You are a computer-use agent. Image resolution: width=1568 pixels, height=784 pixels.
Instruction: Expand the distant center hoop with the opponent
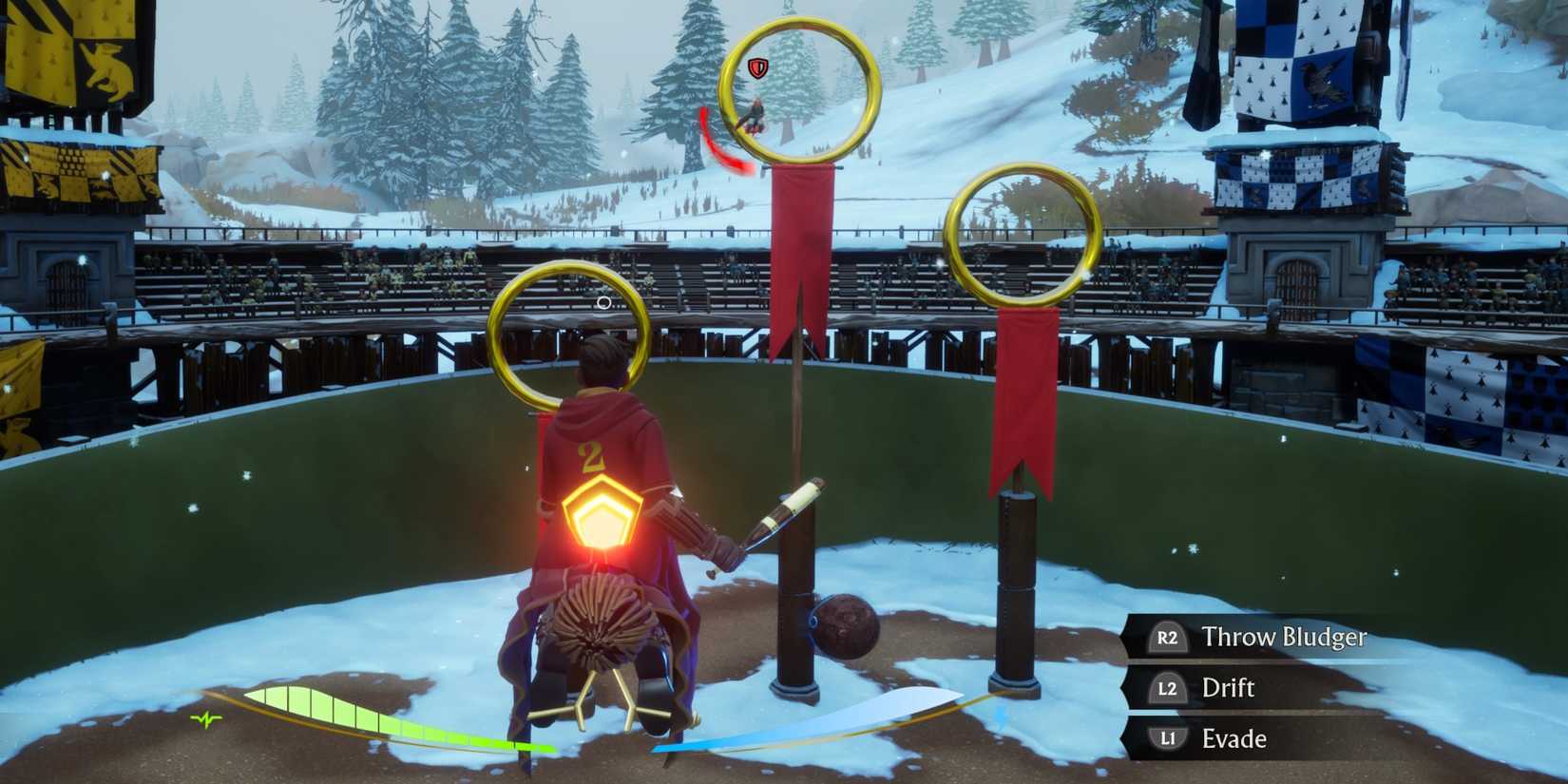coord(798,90)
